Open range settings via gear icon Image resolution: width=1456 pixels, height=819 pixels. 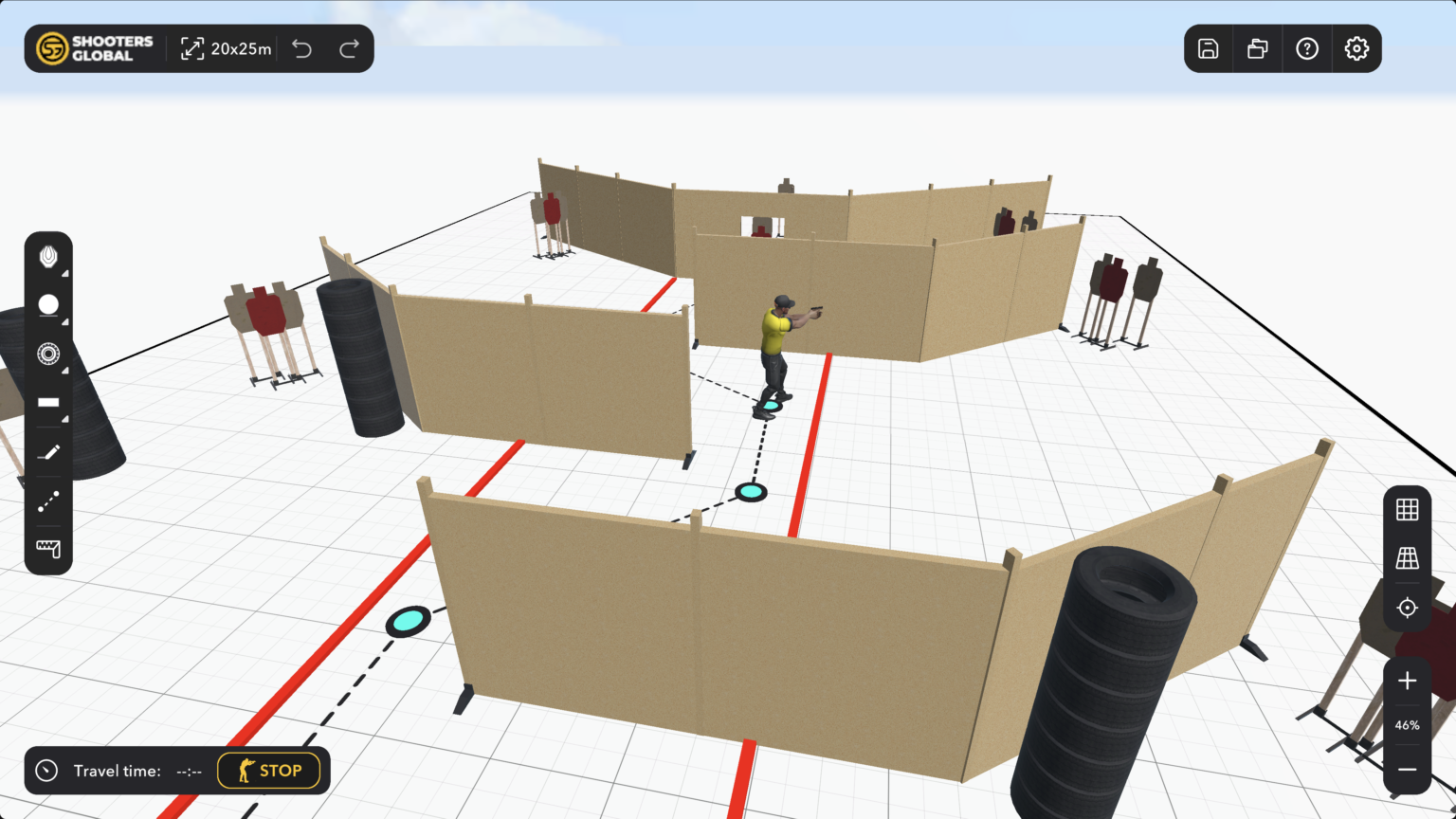pyautogui.click(x=1356, y=48)
